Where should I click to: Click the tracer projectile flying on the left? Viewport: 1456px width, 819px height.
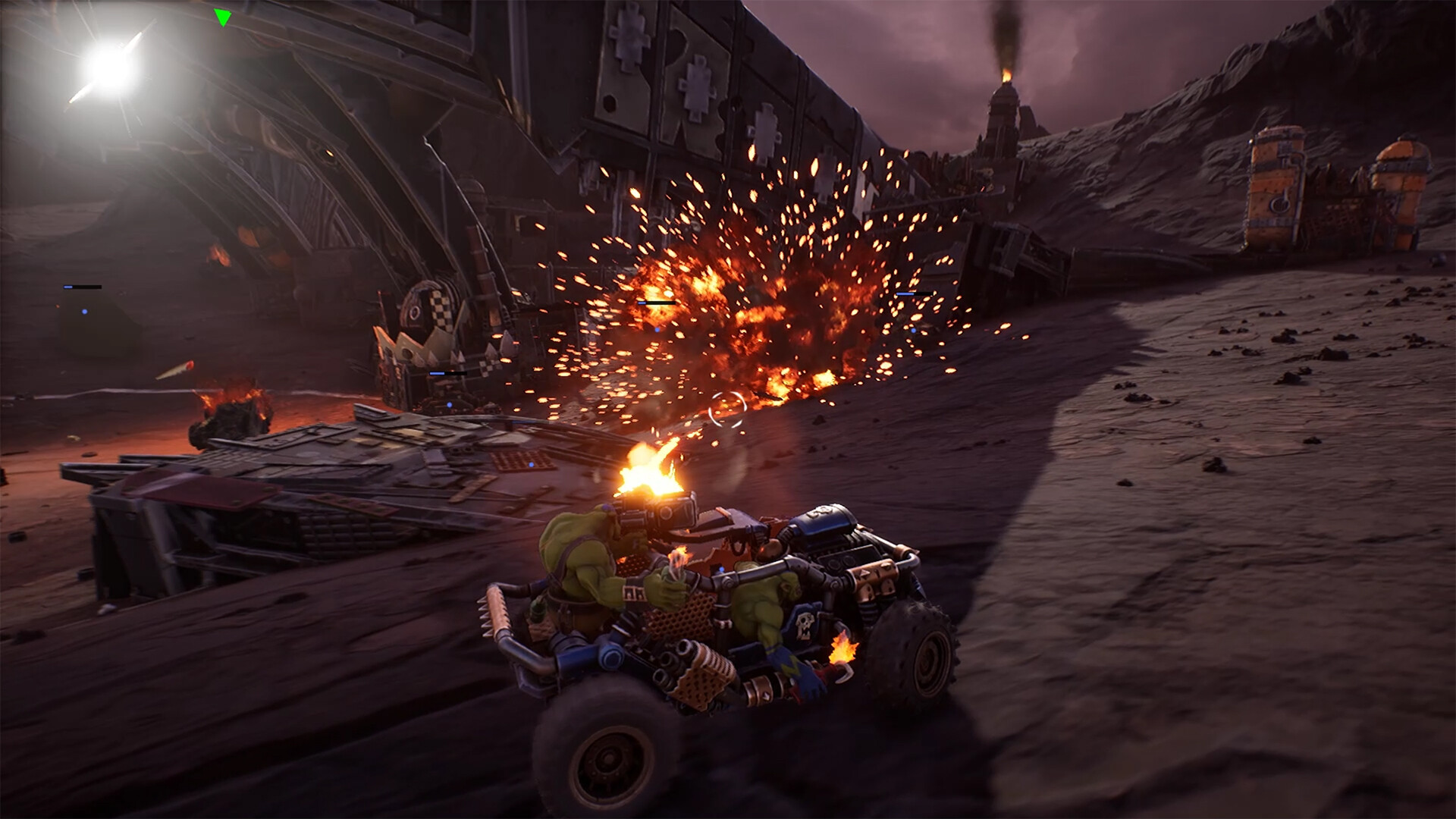pos(174,369)
